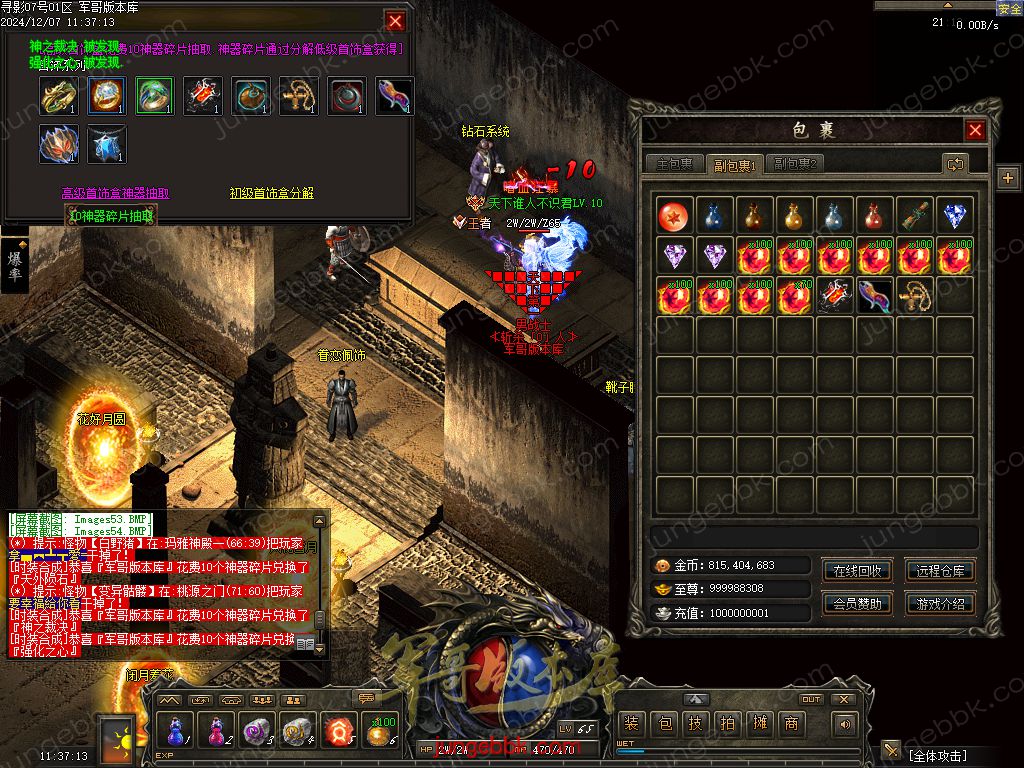
Task: Open the 副包裹2 tab
Action: tap(796, 164)
